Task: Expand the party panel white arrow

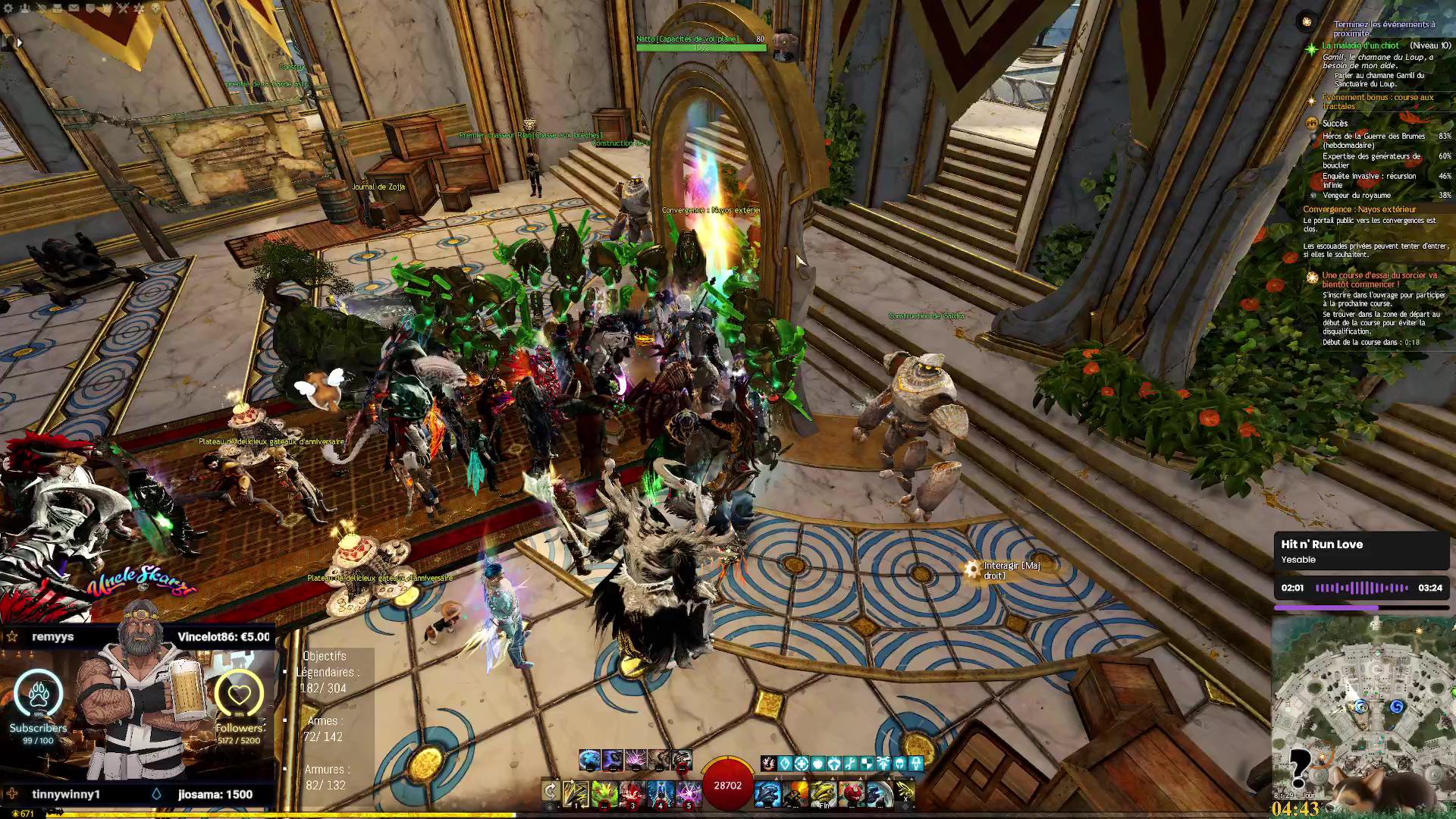Action: tap(18, 43)
